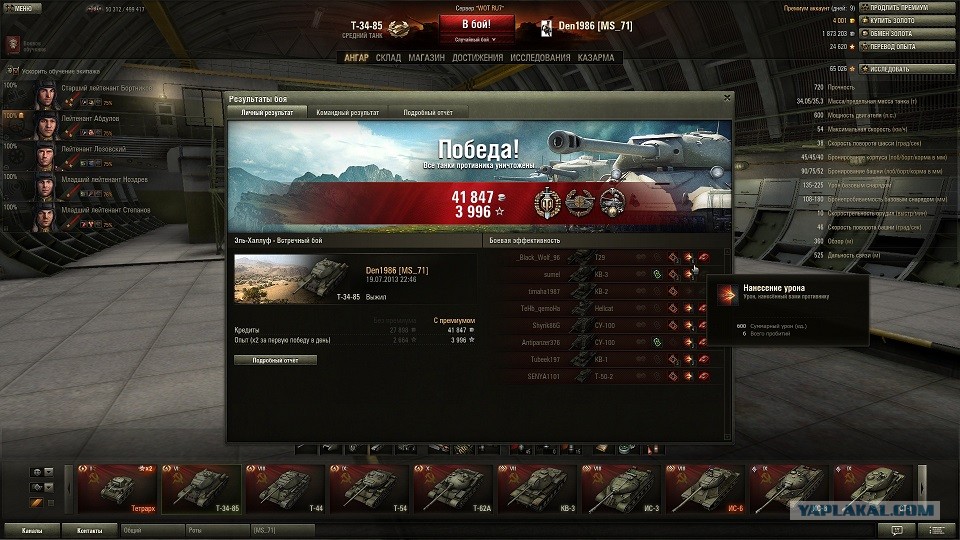Open the МАГАЗИН tab
The width and height of the screenshot is (960, 540).
tap(426, 58)
